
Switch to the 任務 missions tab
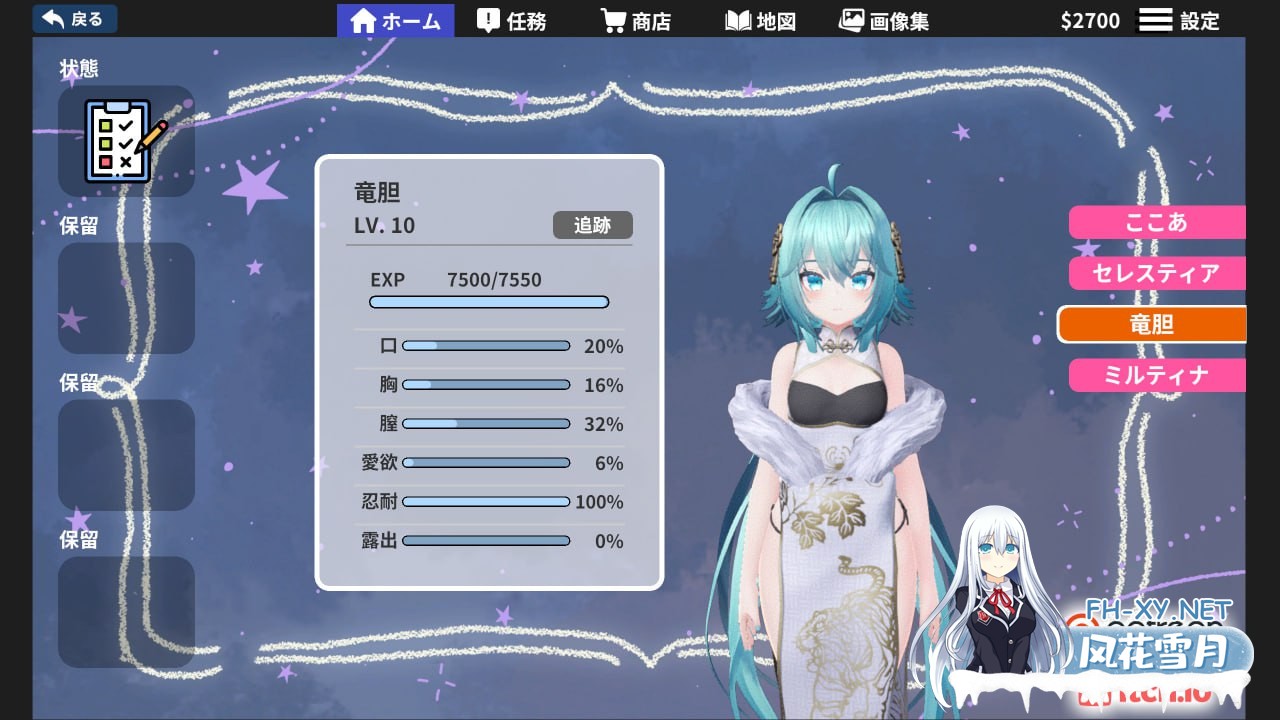512,21
